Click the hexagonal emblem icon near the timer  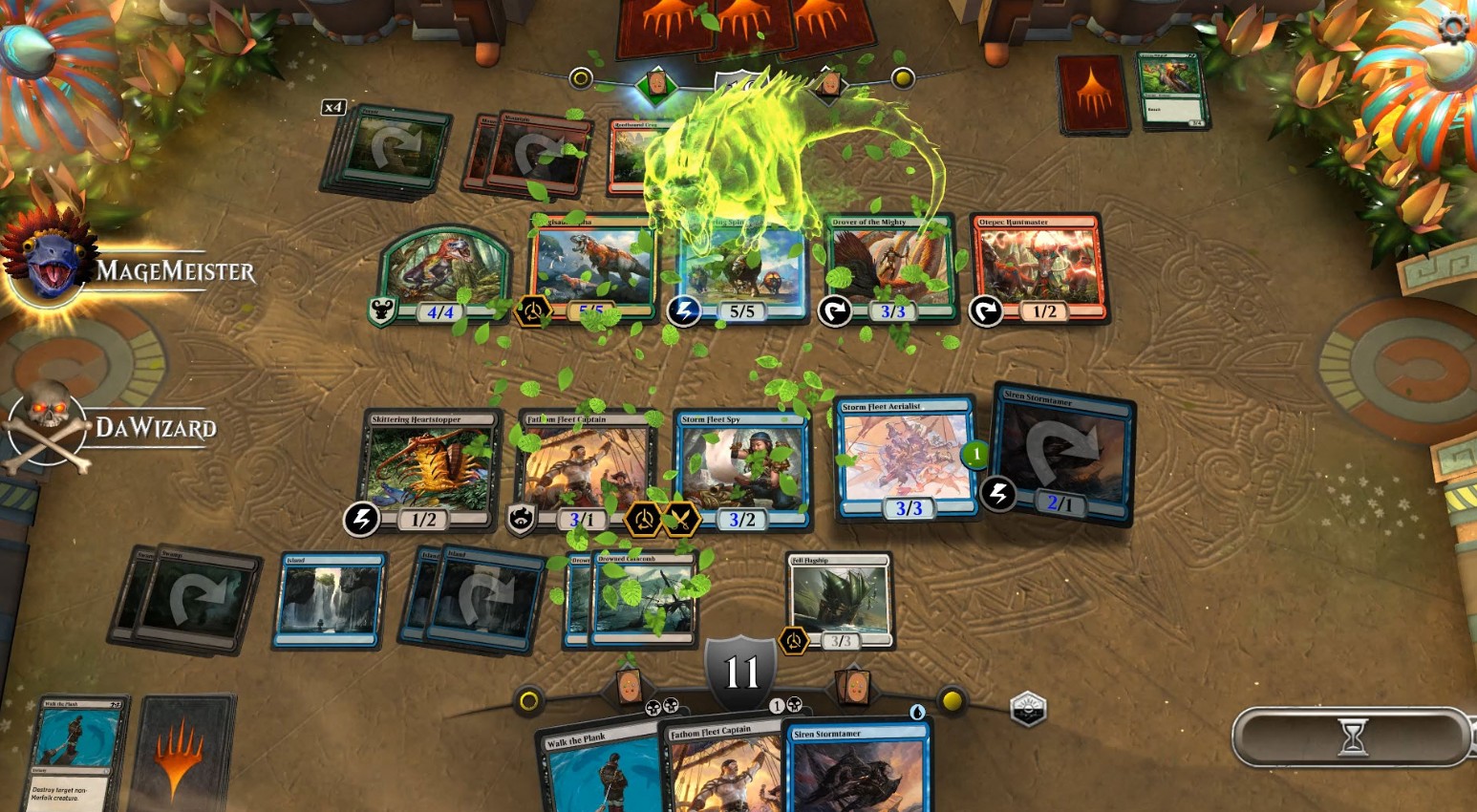pos(1028,708)
